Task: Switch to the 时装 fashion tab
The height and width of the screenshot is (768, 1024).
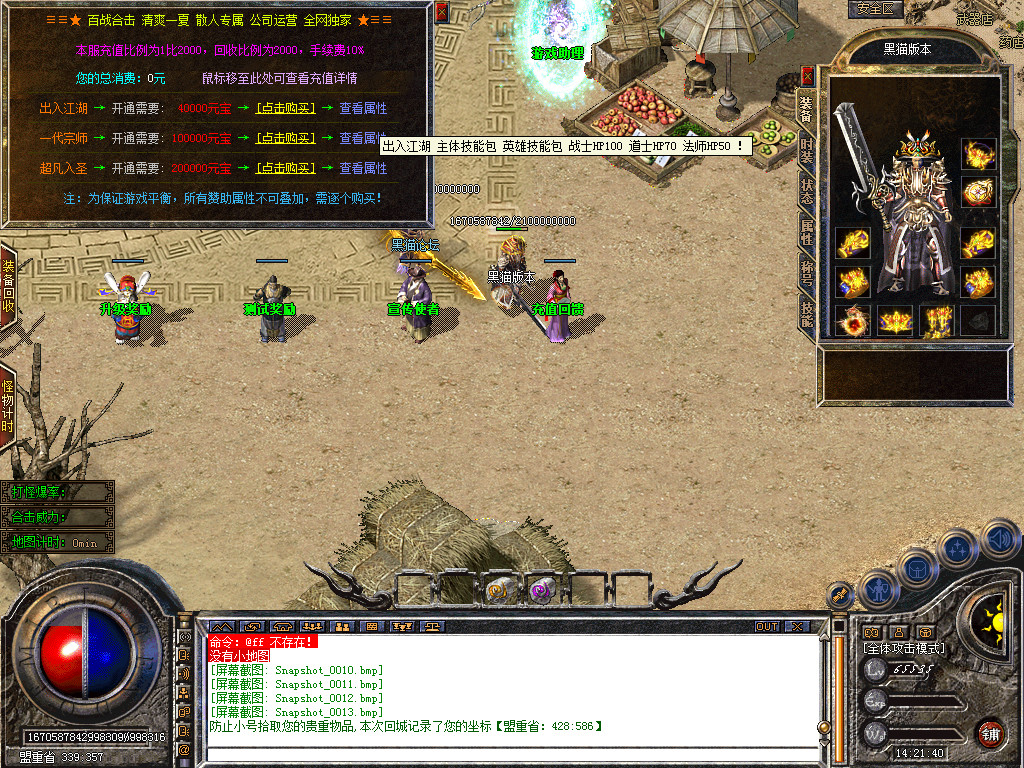Action: click(x=807, y=151)
